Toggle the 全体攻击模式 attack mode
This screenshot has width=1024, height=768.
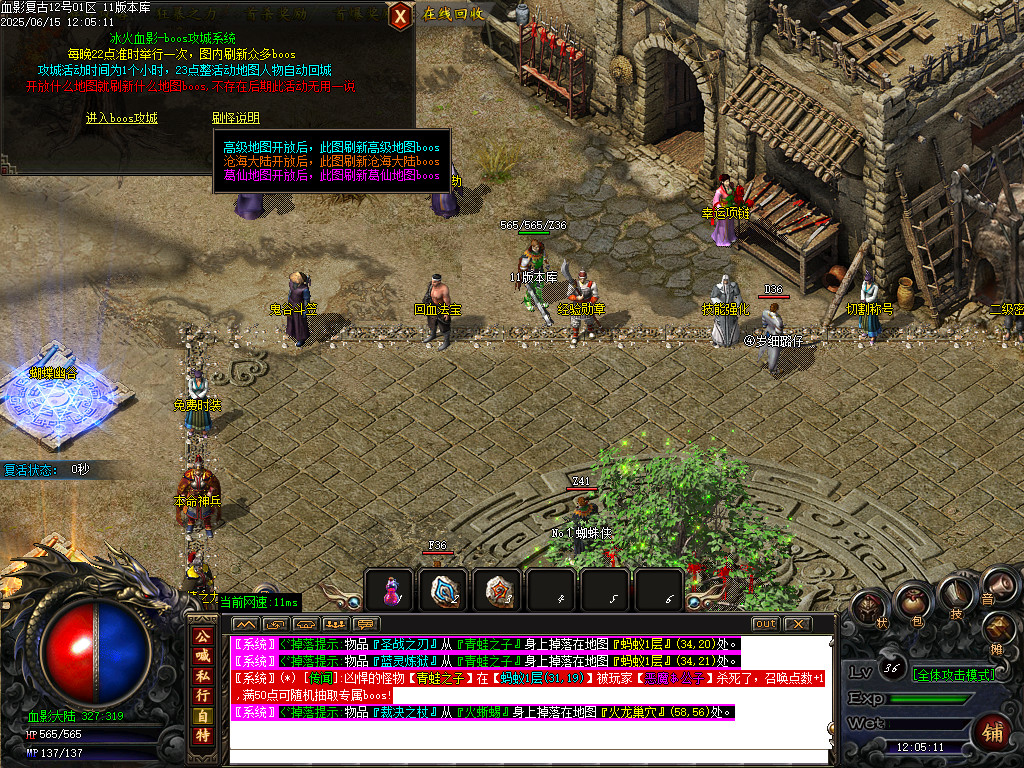[953, 675]
